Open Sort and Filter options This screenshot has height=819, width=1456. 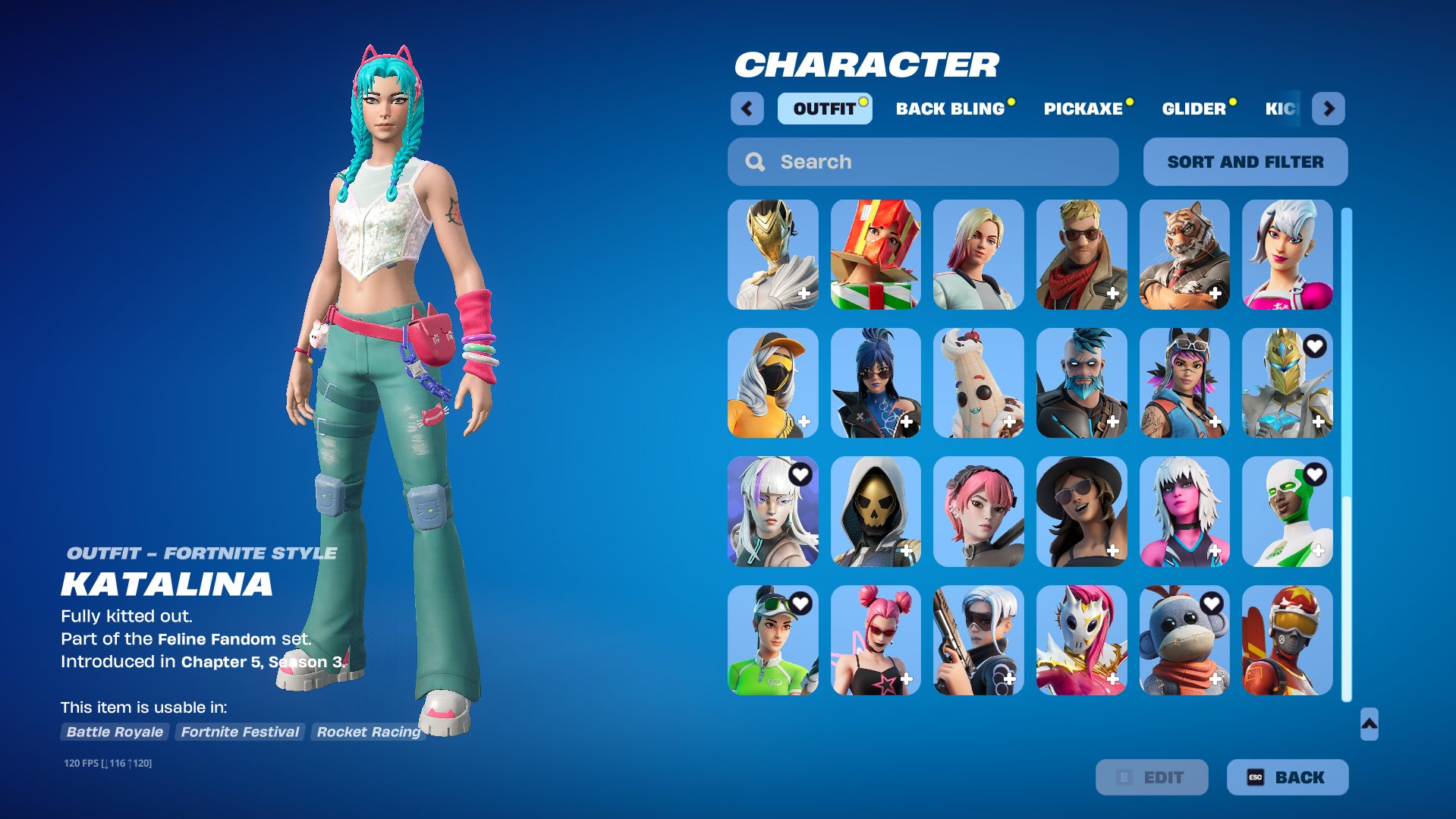(x=1245, y=162)
